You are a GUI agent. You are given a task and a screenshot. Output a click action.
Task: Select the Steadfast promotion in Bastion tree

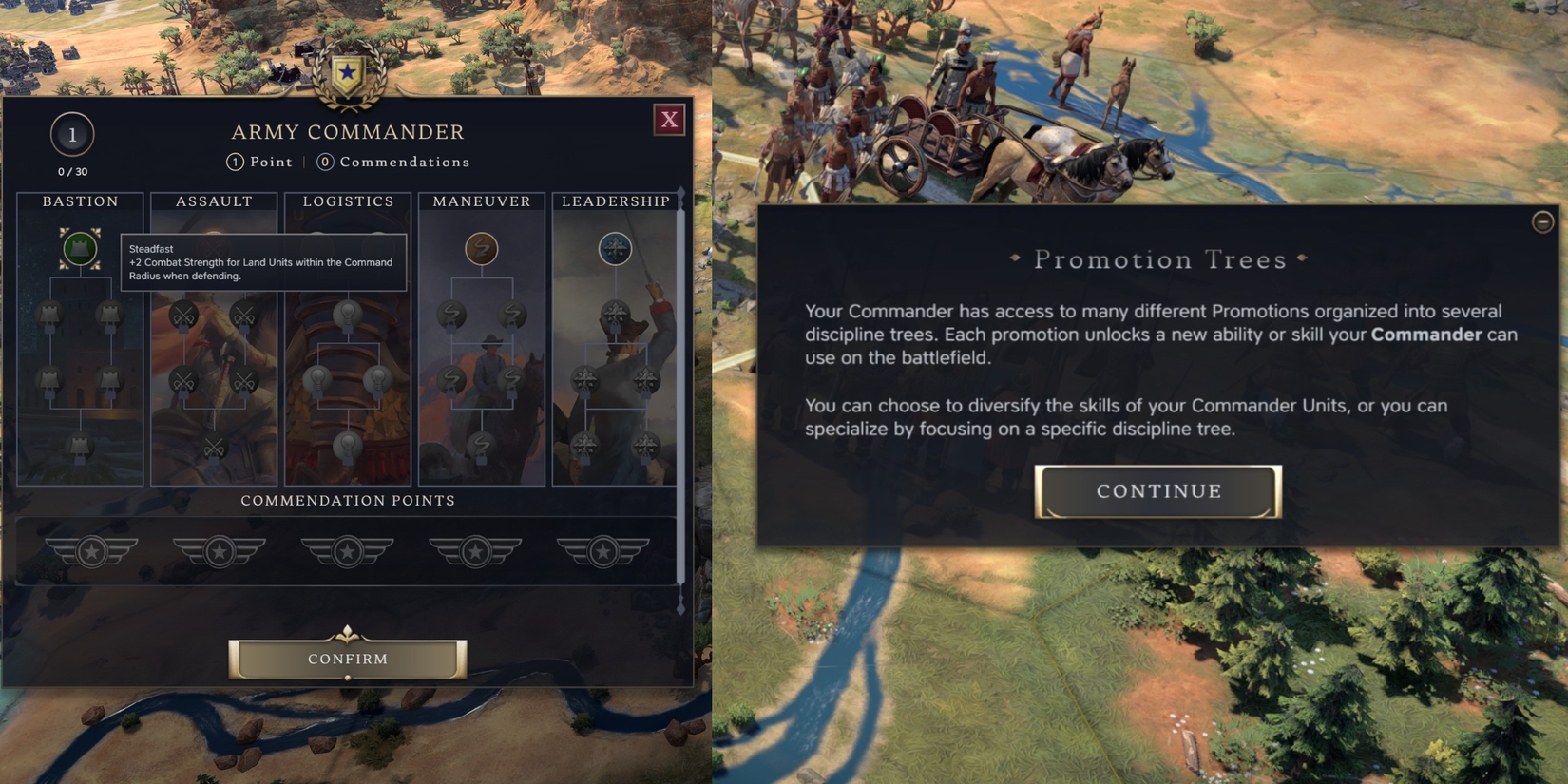pyautogui.click(x=79, y=249)
